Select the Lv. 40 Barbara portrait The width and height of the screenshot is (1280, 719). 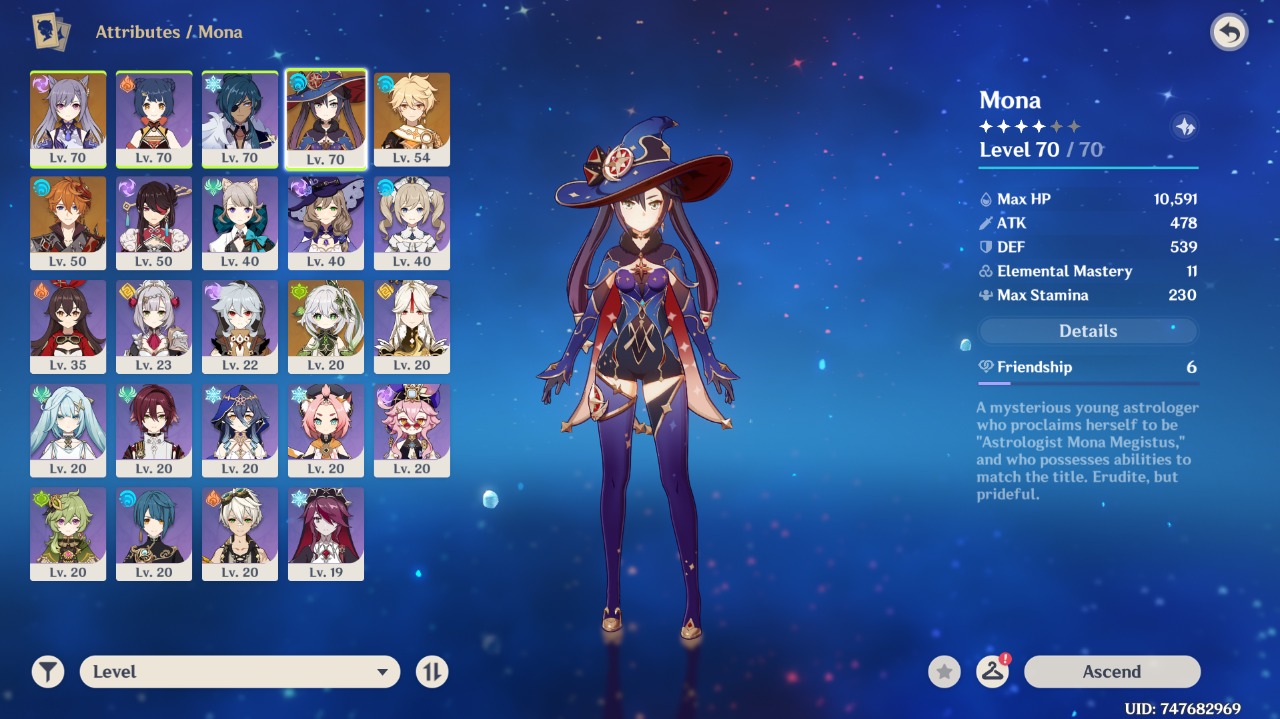pyautogui.click(x=412, y=222)
